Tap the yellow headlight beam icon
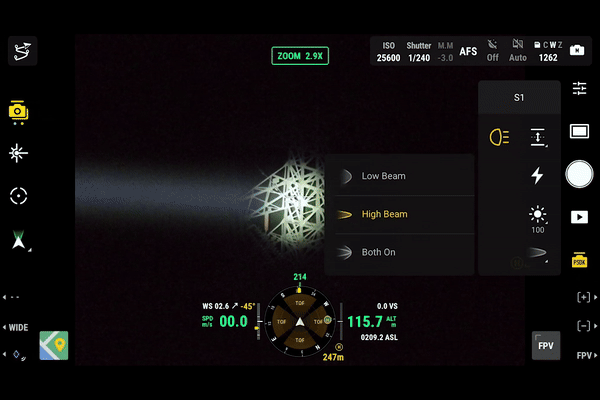 (x=498, y=137)
